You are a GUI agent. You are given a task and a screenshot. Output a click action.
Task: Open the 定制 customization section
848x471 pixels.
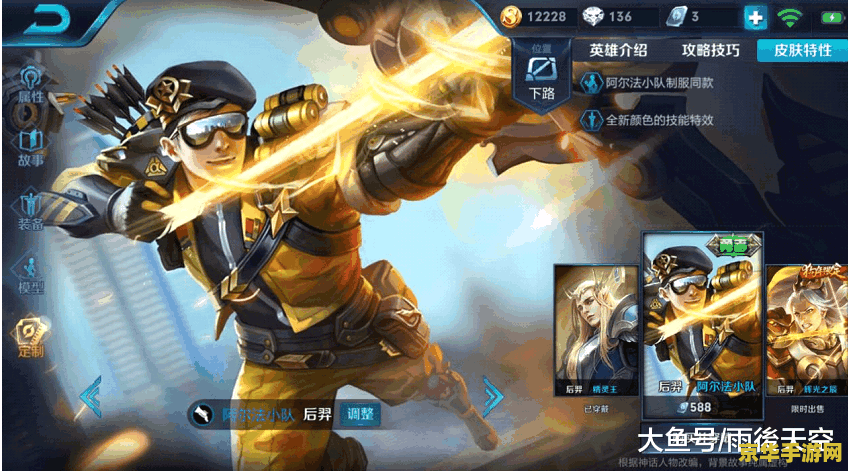29,337
